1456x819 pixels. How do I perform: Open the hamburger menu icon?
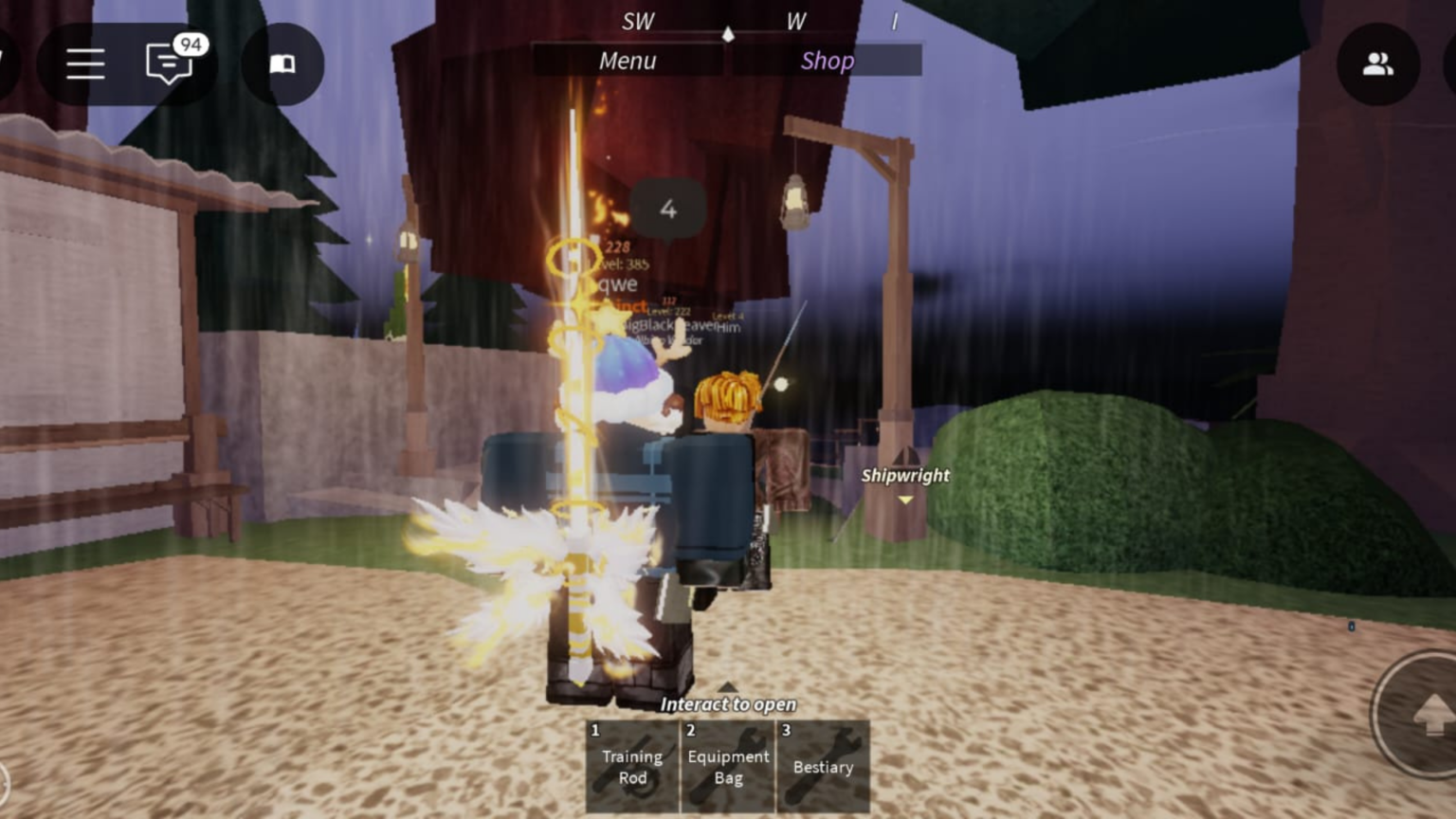84,64
